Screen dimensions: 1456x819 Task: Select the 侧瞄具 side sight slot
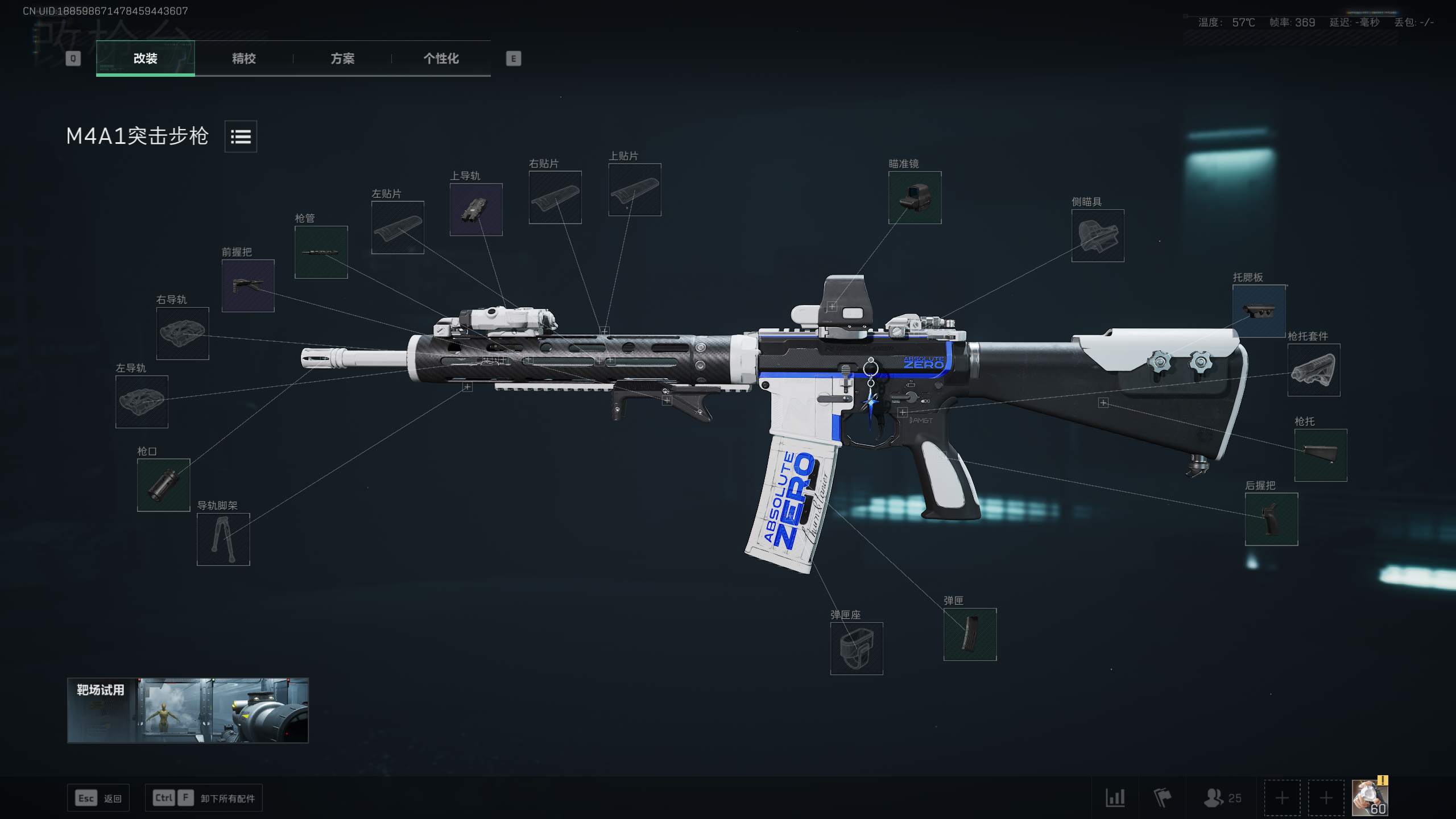click(1098, 237)
